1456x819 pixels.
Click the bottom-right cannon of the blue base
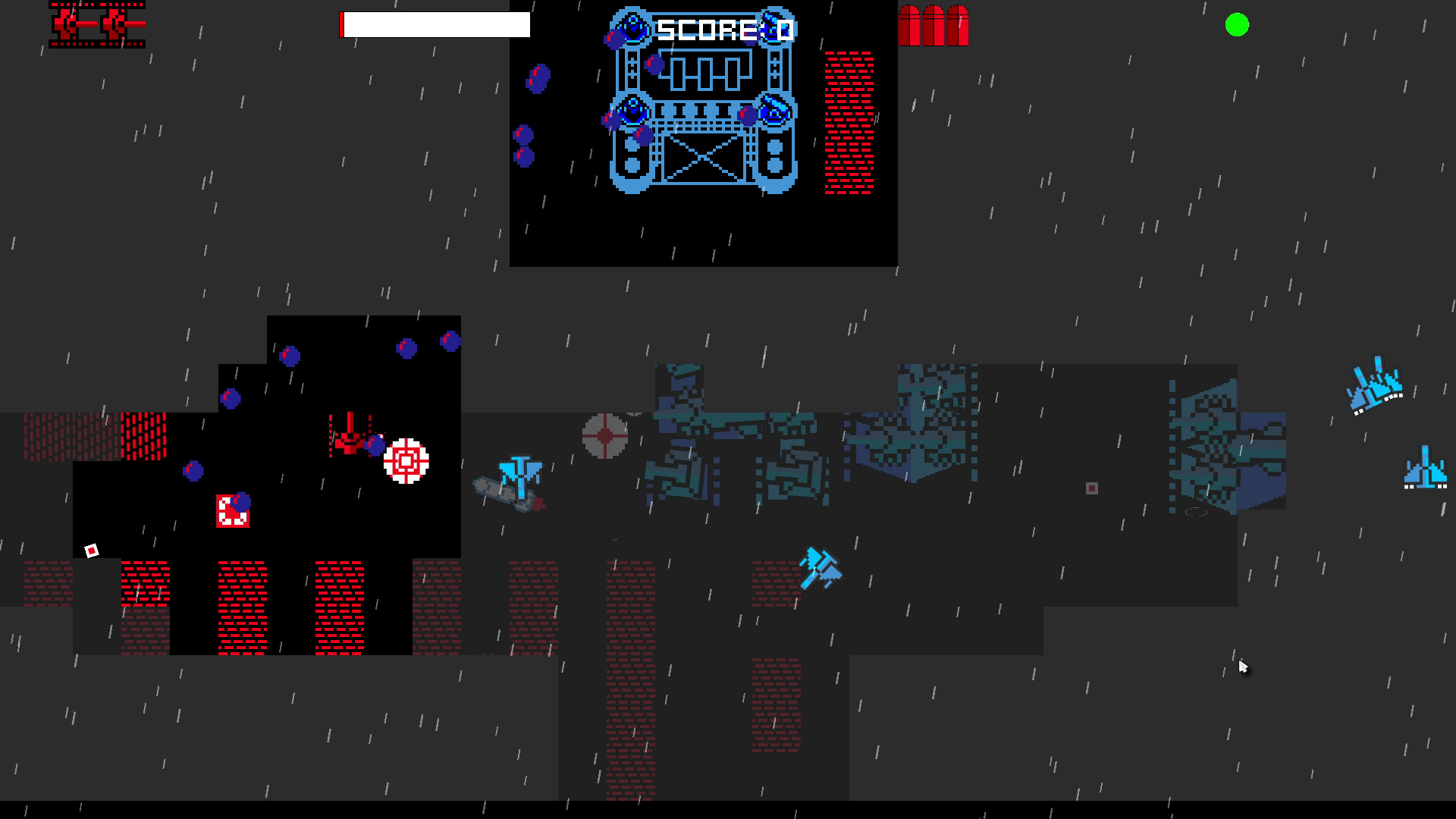773,110
